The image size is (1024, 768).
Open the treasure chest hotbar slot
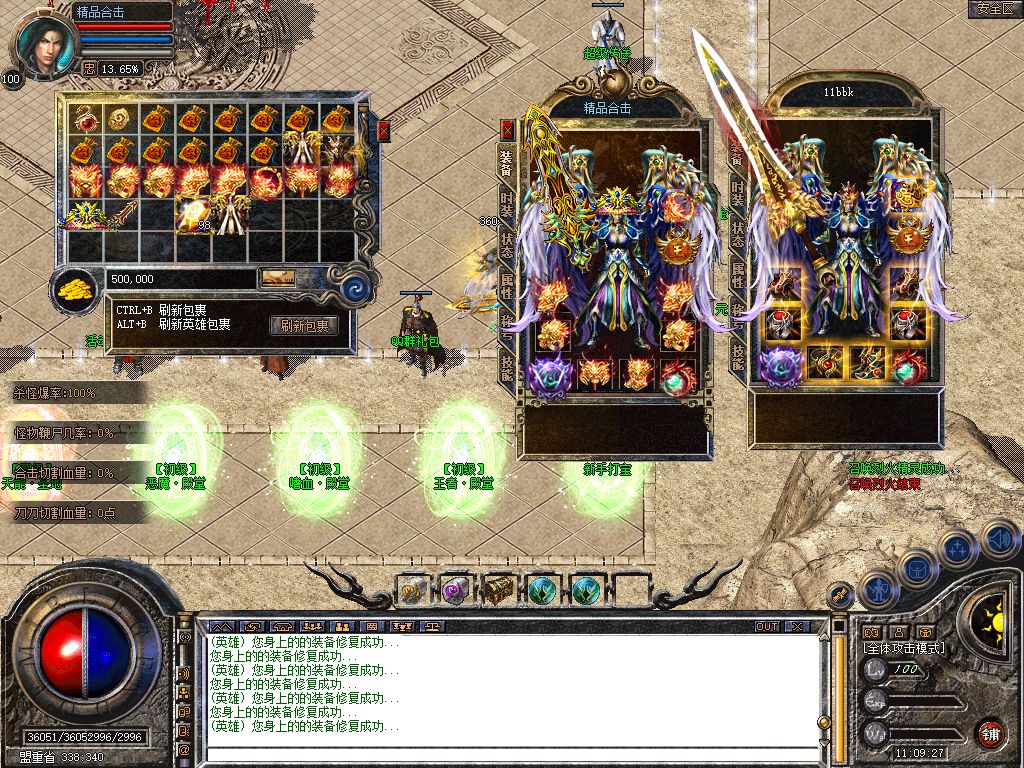pos(499,591)
